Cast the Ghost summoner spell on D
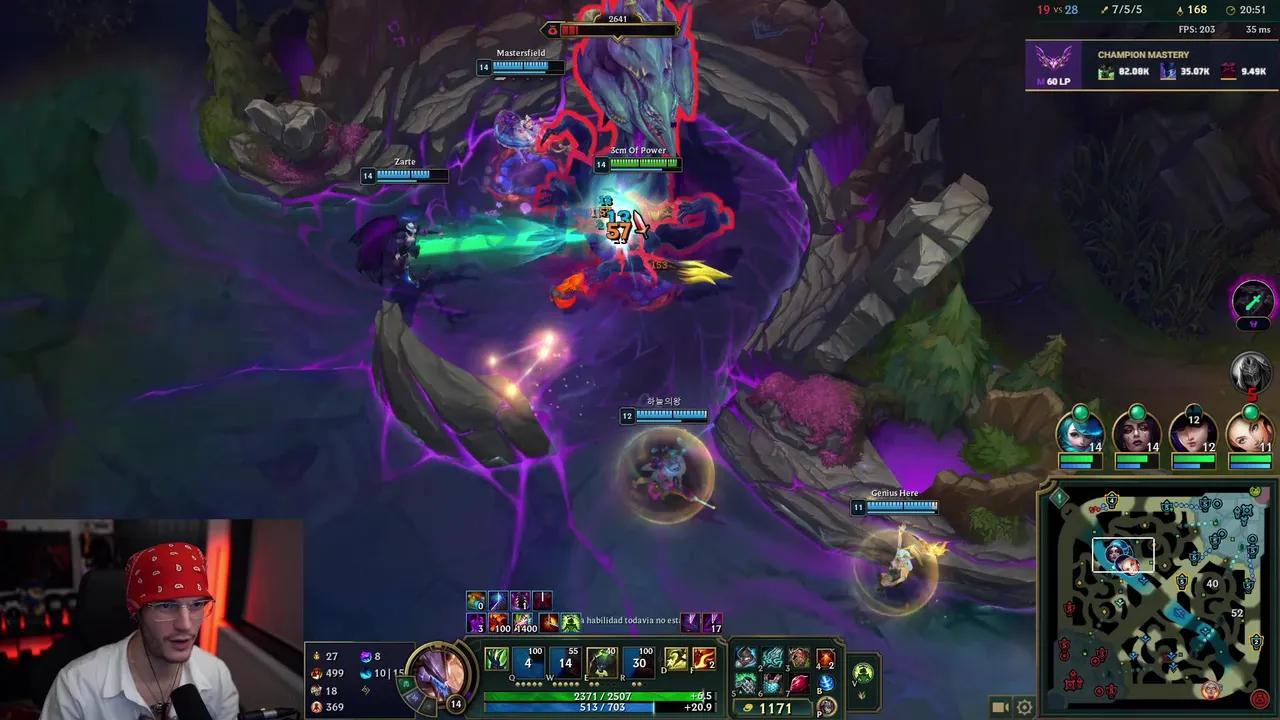Viewport: 1280px width, 720px height. pos(676,660)
